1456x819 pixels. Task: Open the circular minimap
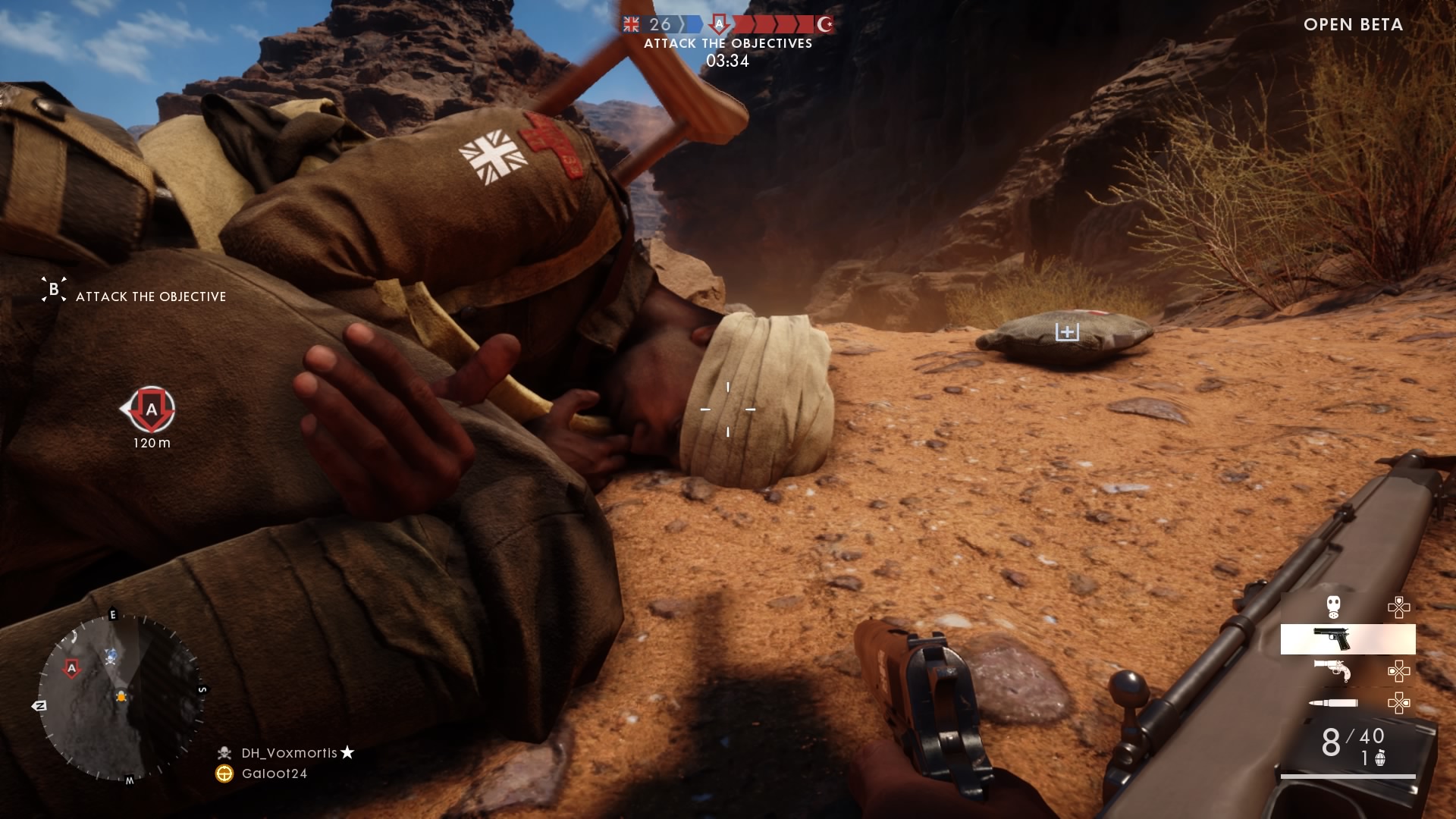(x=121, y=698)
